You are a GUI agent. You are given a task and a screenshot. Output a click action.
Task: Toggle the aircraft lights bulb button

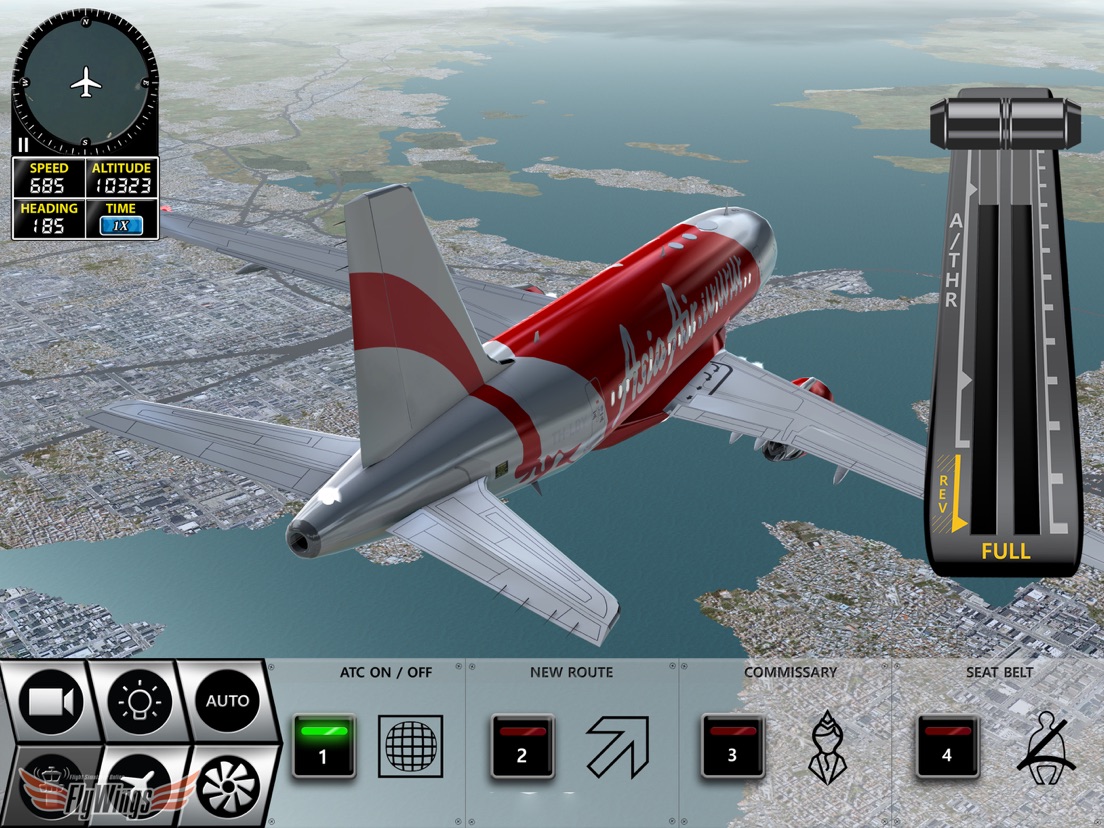[x=139, y=702]
